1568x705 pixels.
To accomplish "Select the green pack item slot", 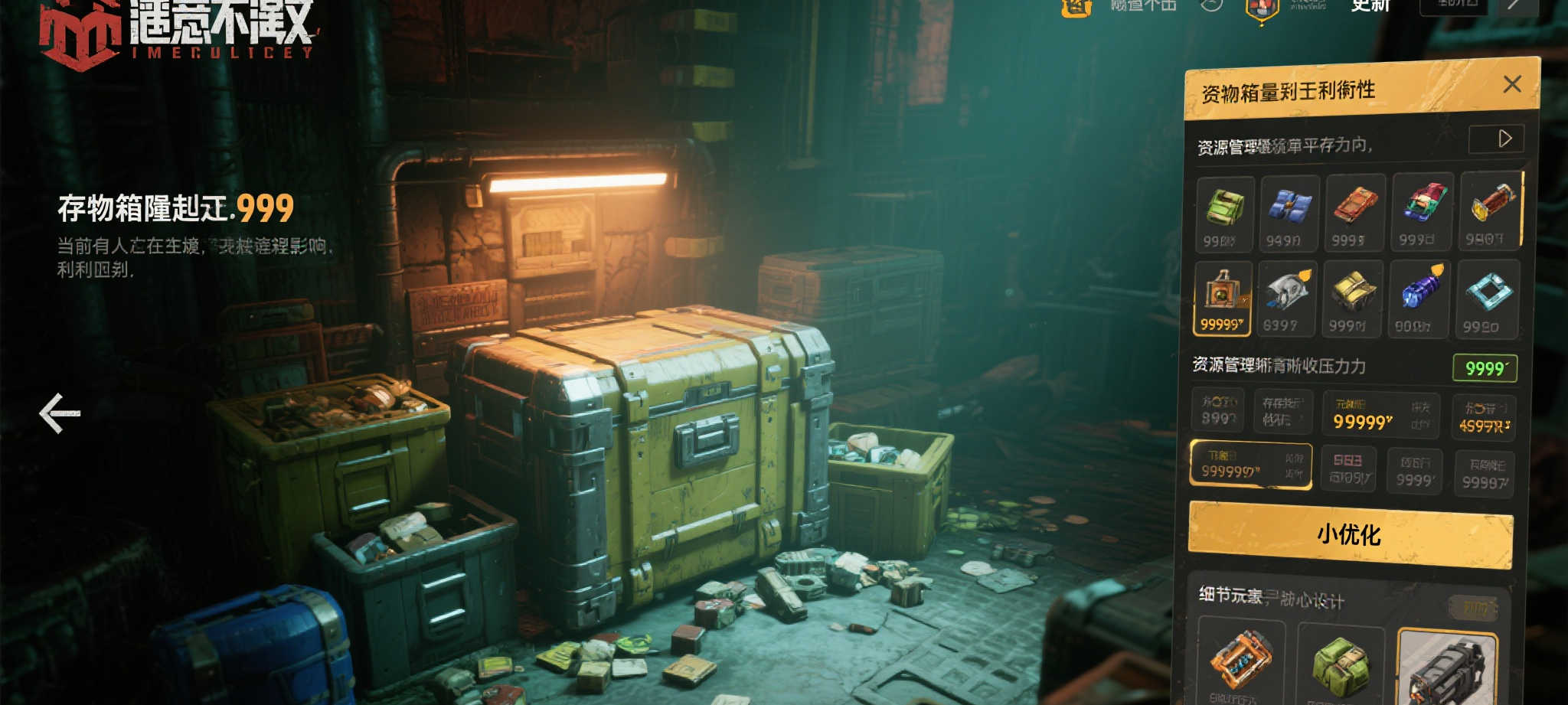I will pos(1225,214).
